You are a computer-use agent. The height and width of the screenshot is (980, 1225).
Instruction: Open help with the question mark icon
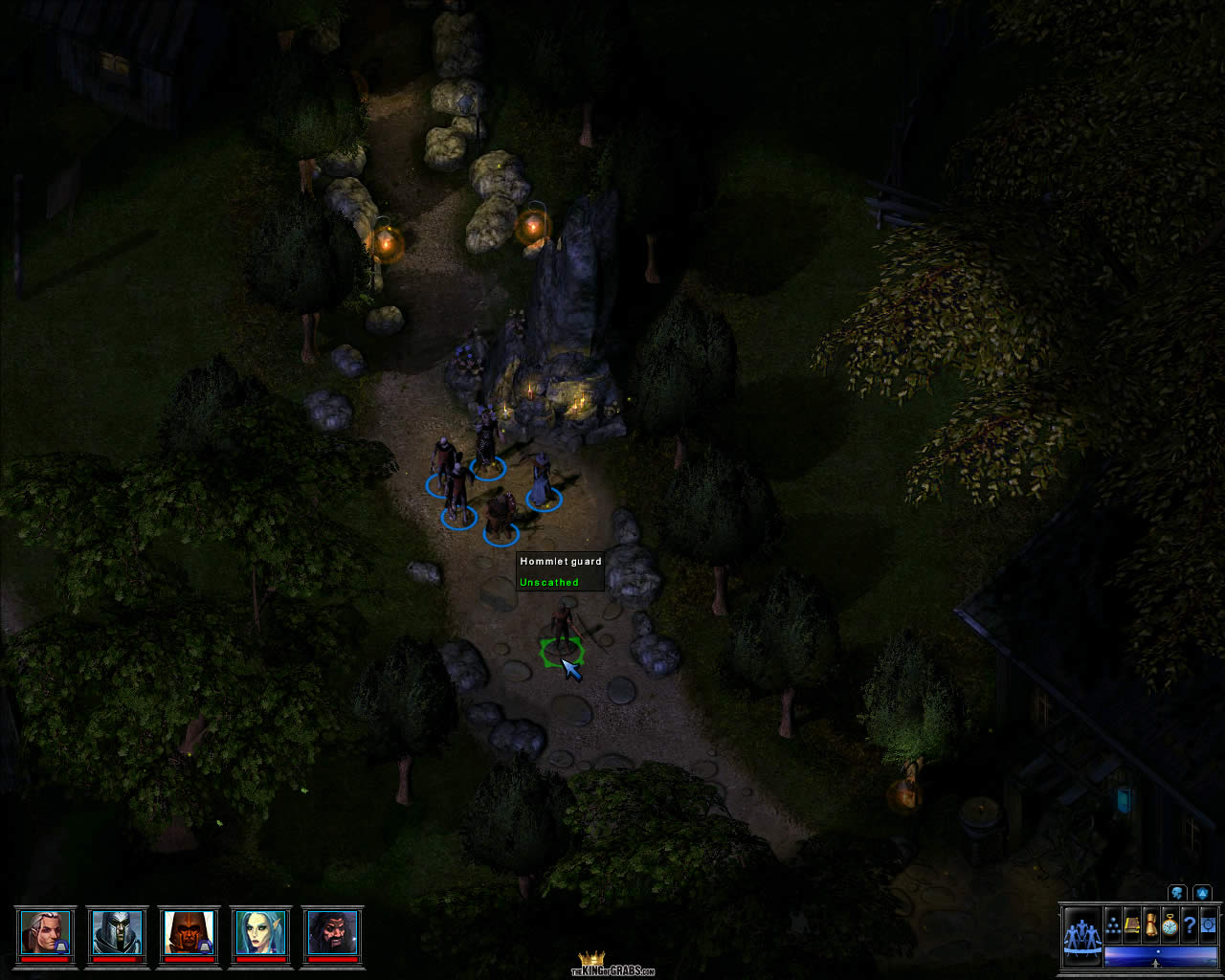tap(1190, 925)
